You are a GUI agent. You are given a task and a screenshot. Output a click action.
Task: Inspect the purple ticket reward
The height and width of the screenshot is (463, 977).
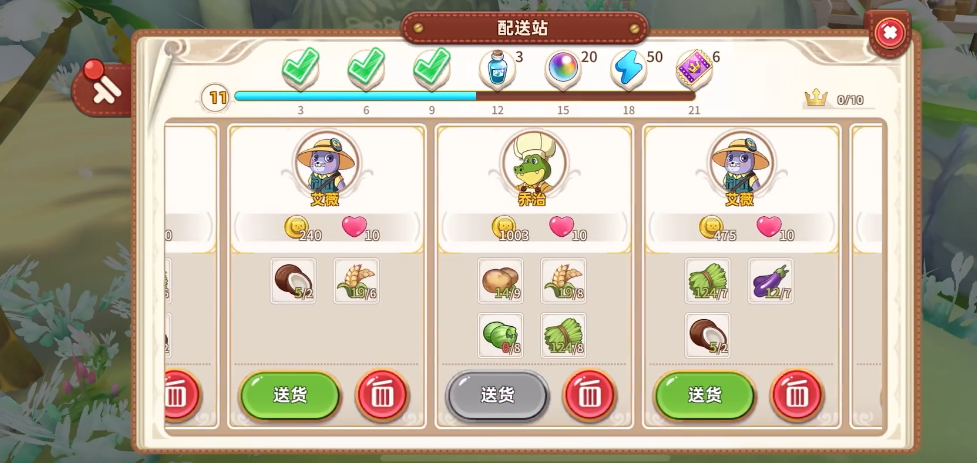pyautogui.click(x=693, y=69)
